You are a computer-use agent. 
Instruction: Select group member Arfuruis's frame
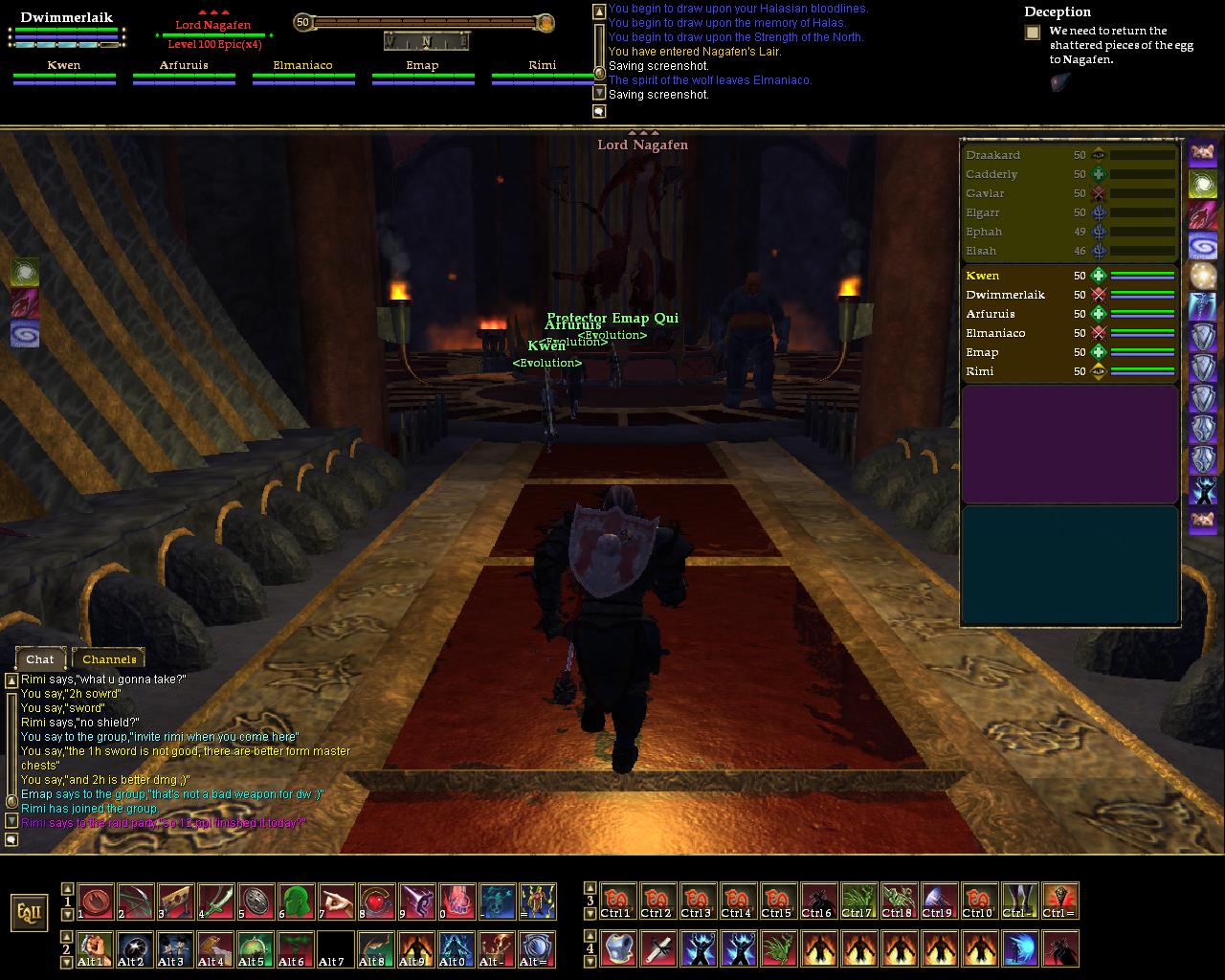point(184,73)
